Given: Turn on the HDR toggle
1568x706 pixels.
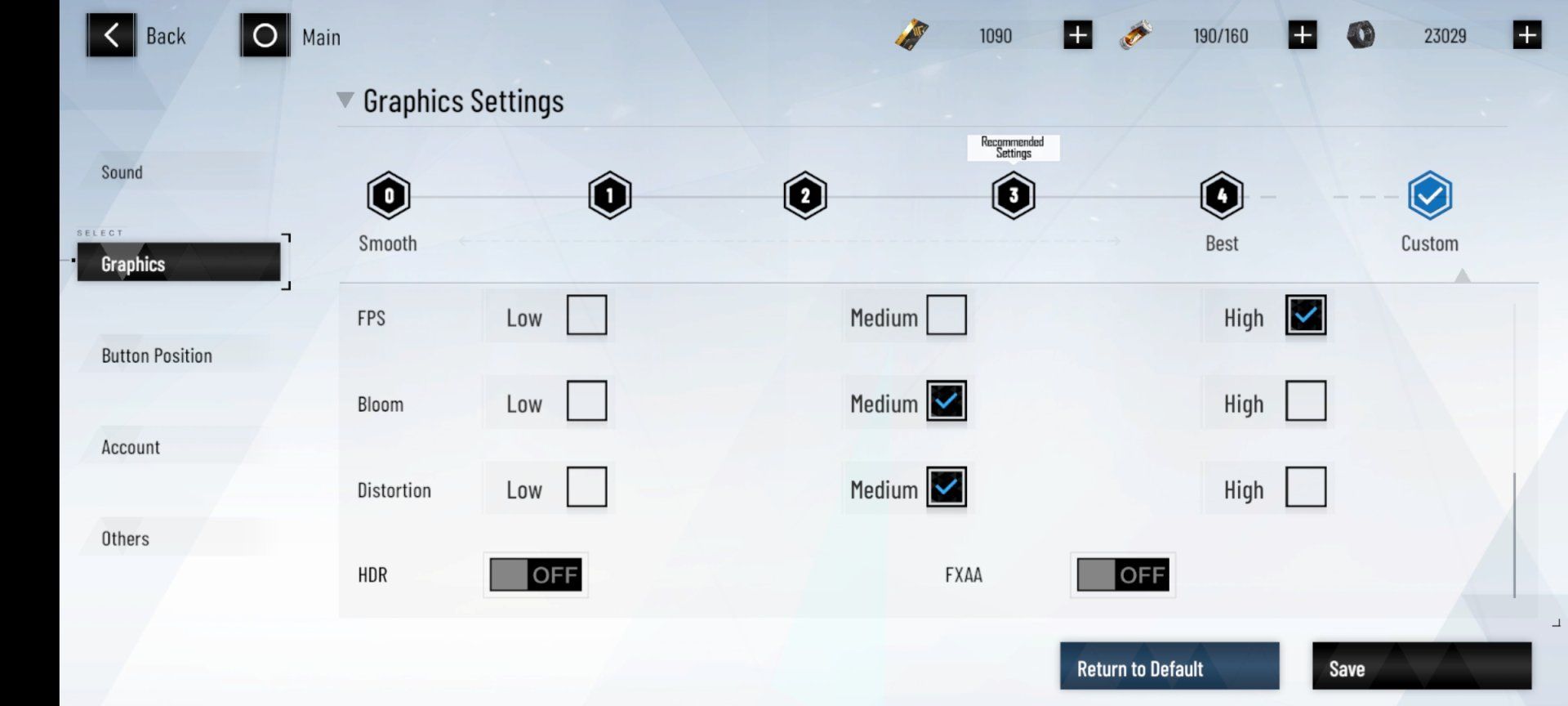Looking at the screenshot, I should point(535,574).
